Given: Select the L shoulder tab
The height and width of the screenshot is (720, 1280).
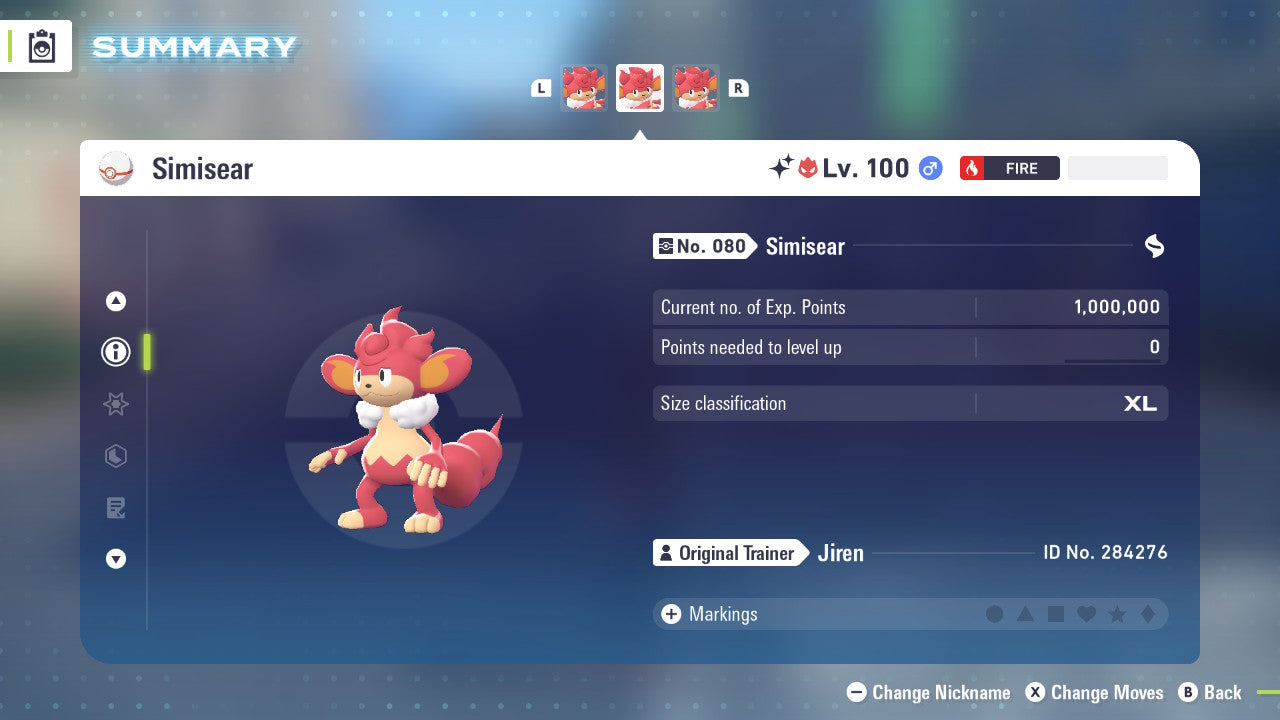Looking at the screenshot, I should 541,88.
